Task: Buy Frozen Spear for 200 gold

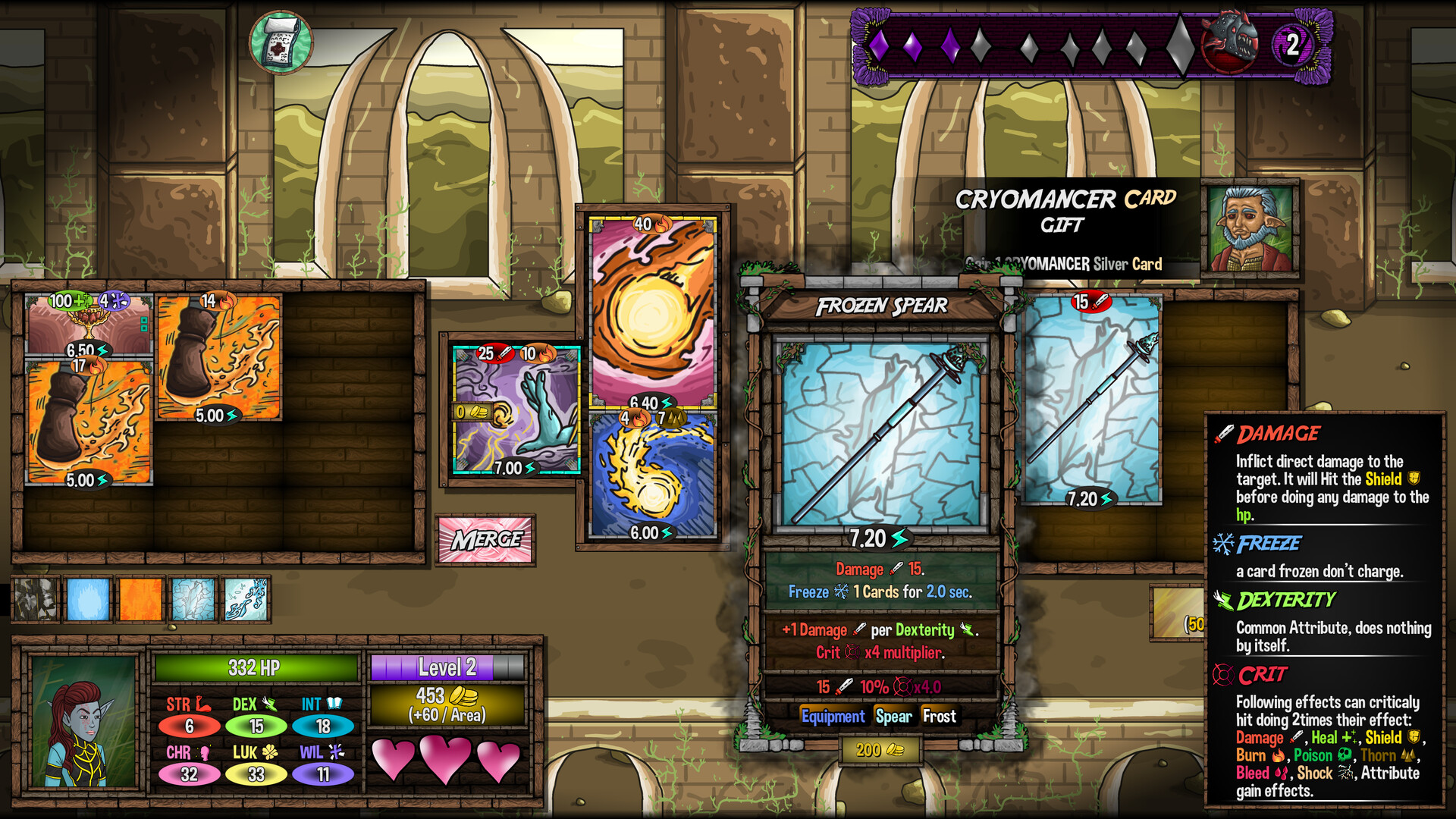Action: click(880, 750)
